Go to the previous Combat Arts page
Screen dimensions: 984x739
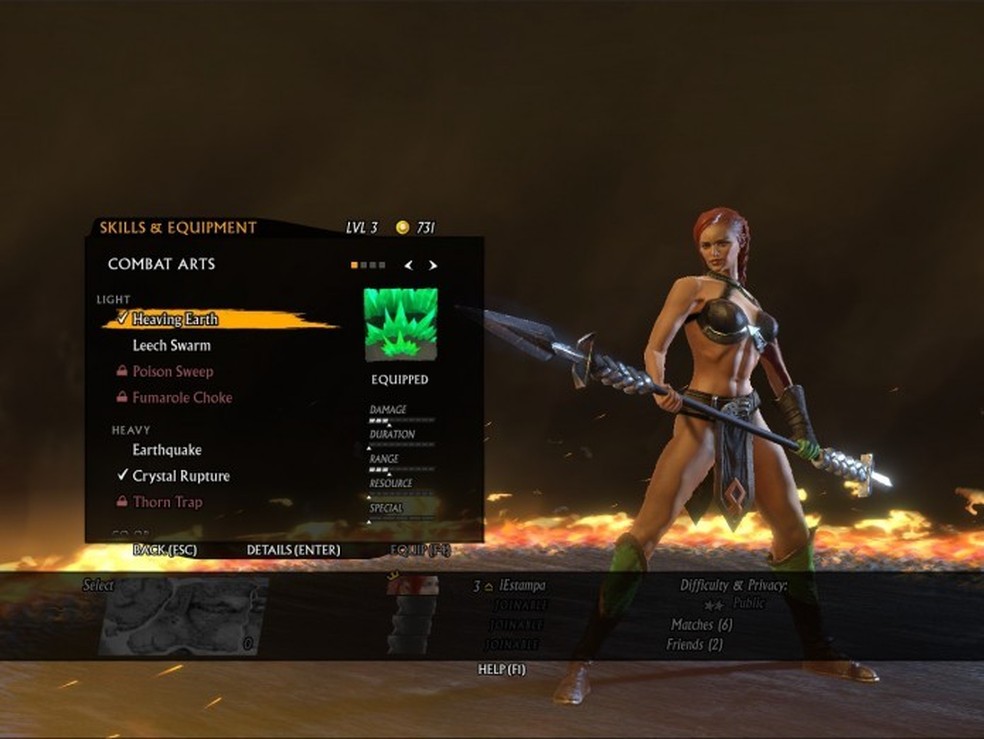click(408, 265)
